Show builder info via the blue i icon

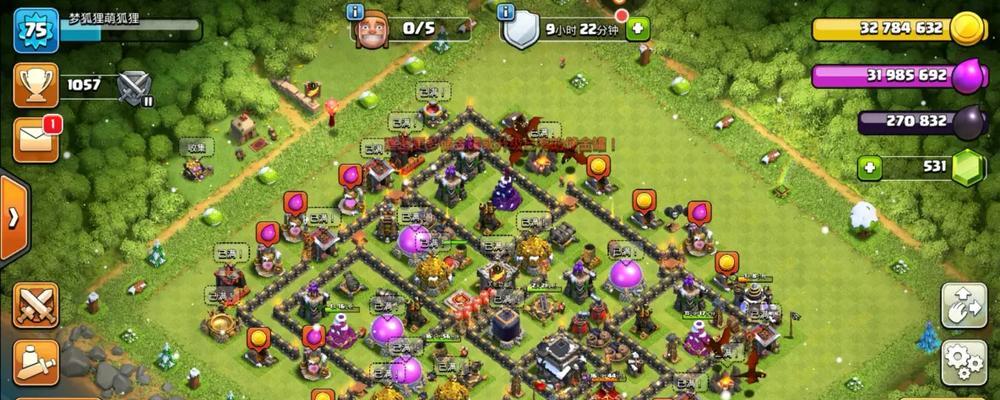(x=354, y=11)
